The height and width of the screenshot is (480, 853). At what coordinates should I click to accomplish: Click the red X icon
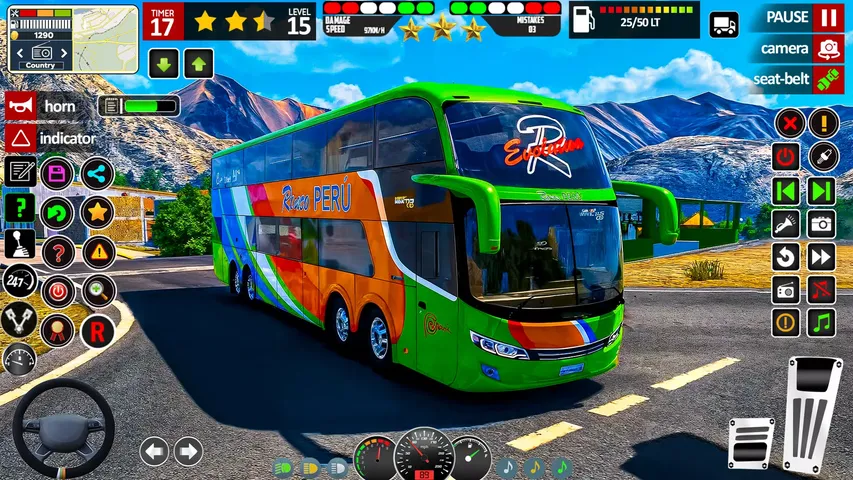(789, 124)
